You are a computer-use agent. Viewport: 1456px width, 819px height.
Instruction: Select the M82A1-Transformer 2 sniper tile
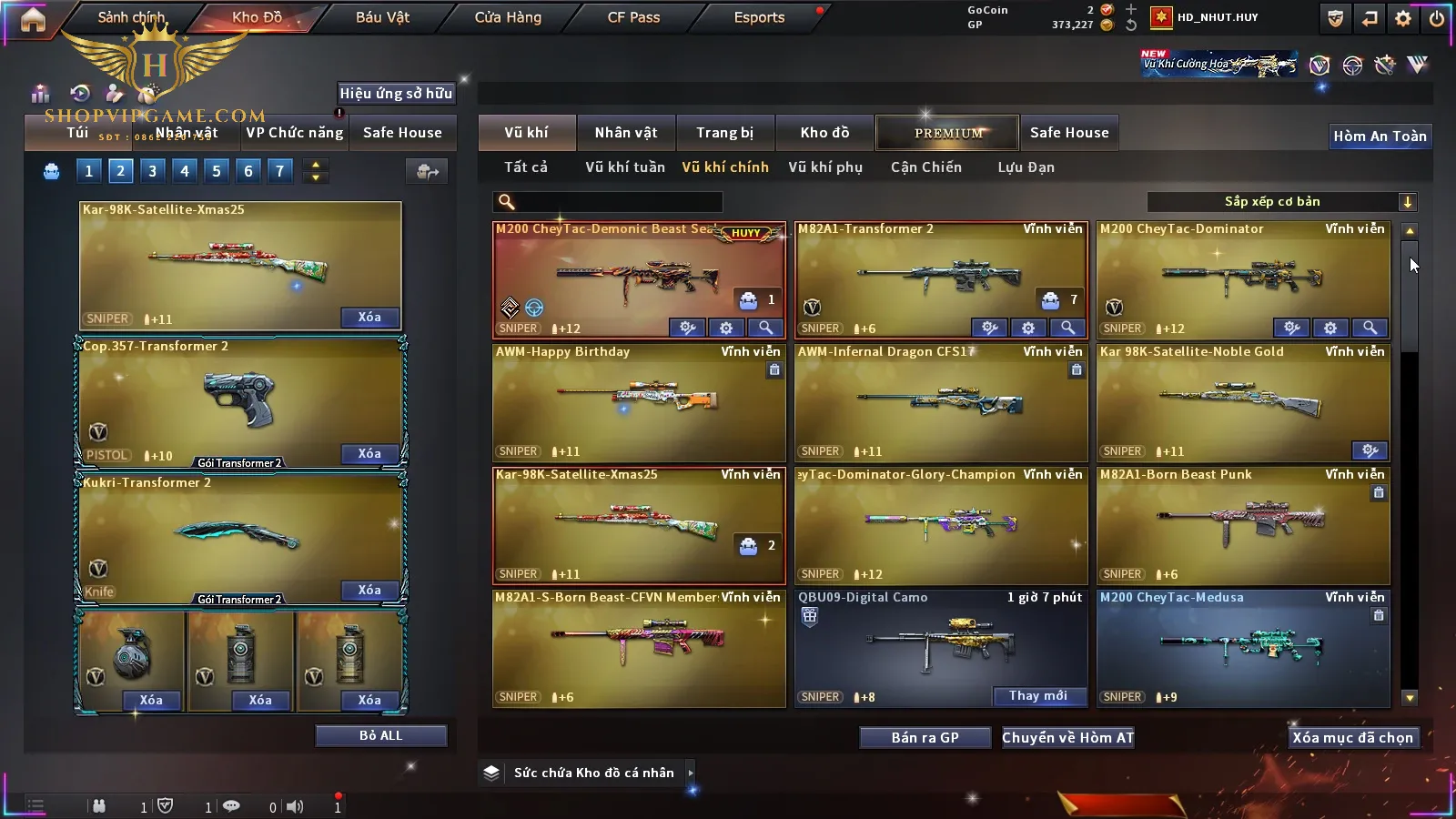pos(940,278)
